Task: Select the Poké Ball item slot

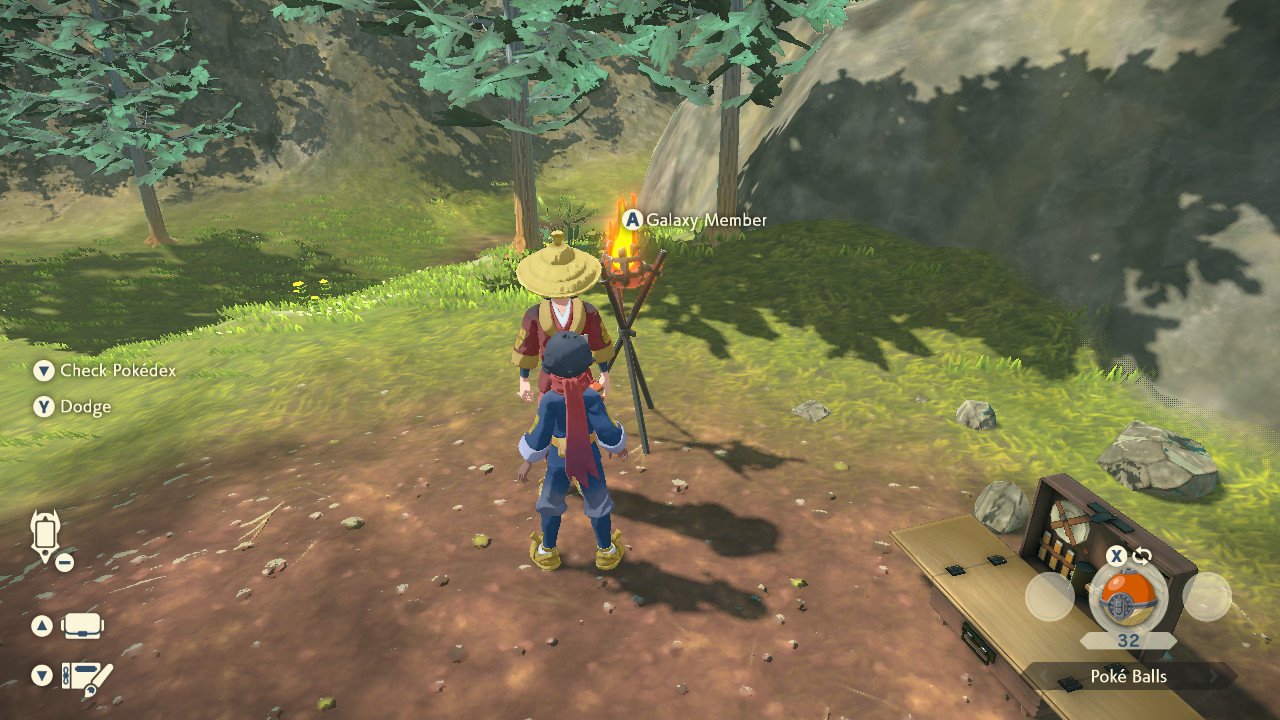Action: 1128,597
